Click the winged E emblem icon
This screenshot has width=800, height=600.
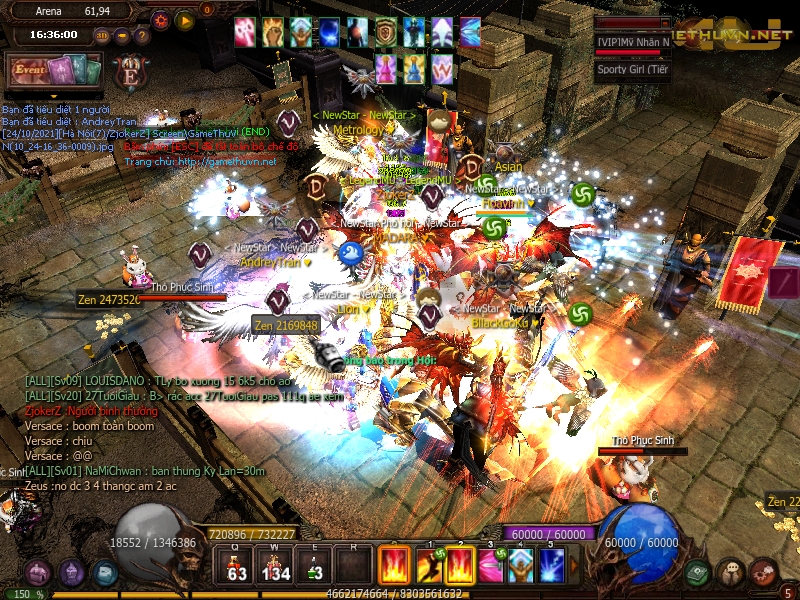click(129, 72)
